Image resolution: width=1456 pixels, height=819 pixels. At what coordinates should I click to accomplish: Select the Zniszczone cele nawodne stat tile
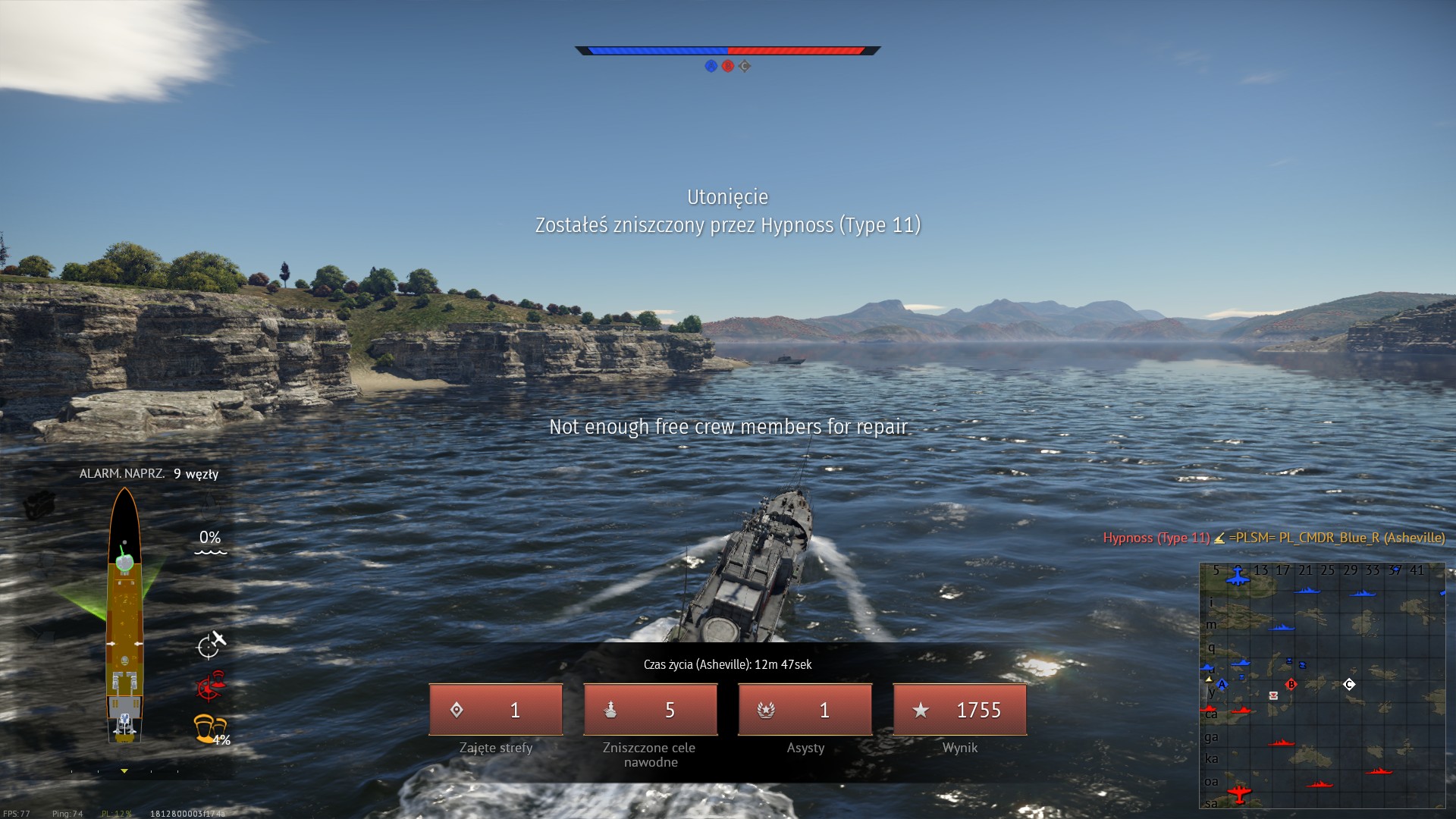click(651, 710)
